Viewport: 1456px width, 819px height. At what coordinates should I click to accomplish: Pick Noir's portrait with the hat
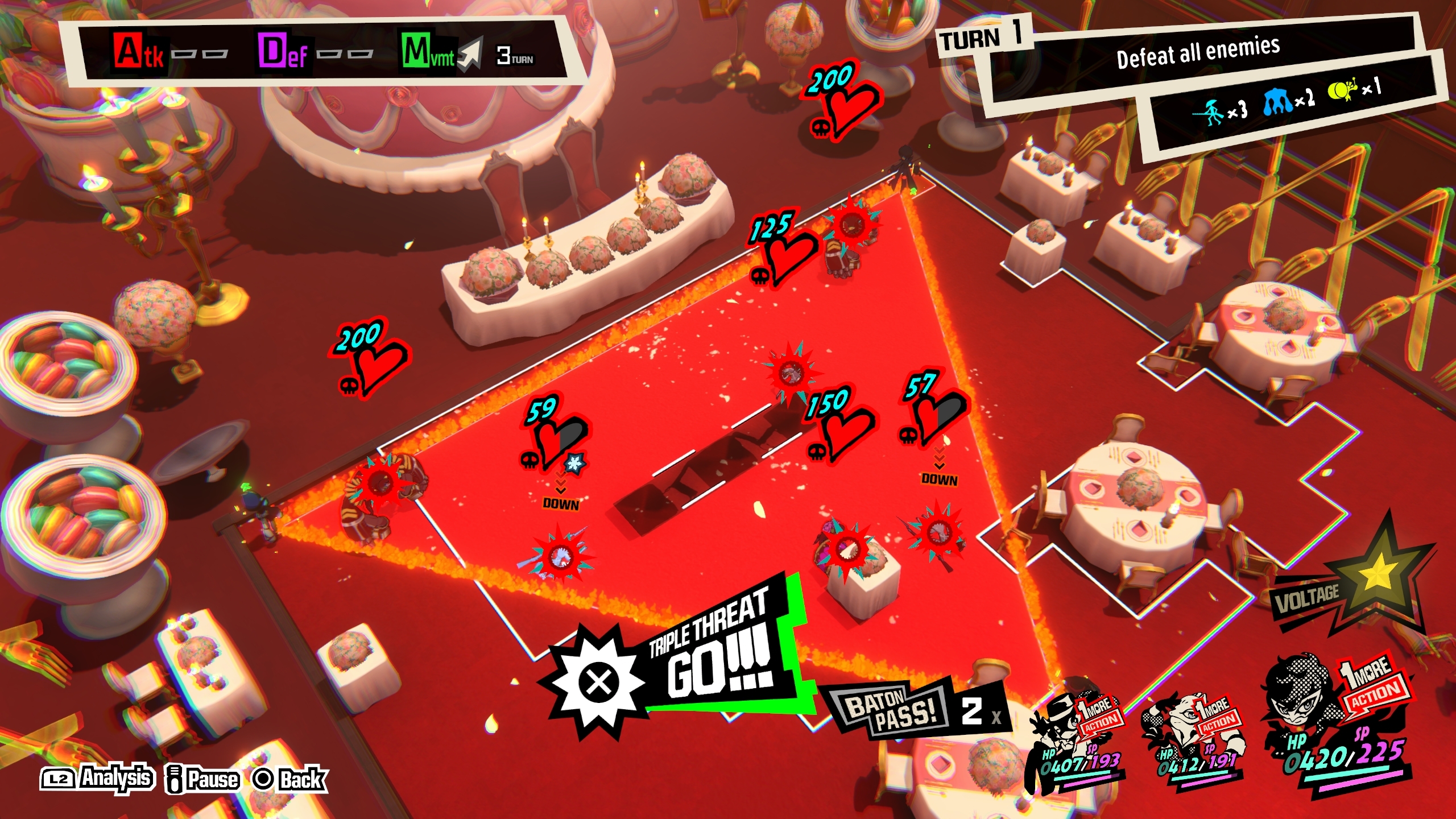[1059, 722]
